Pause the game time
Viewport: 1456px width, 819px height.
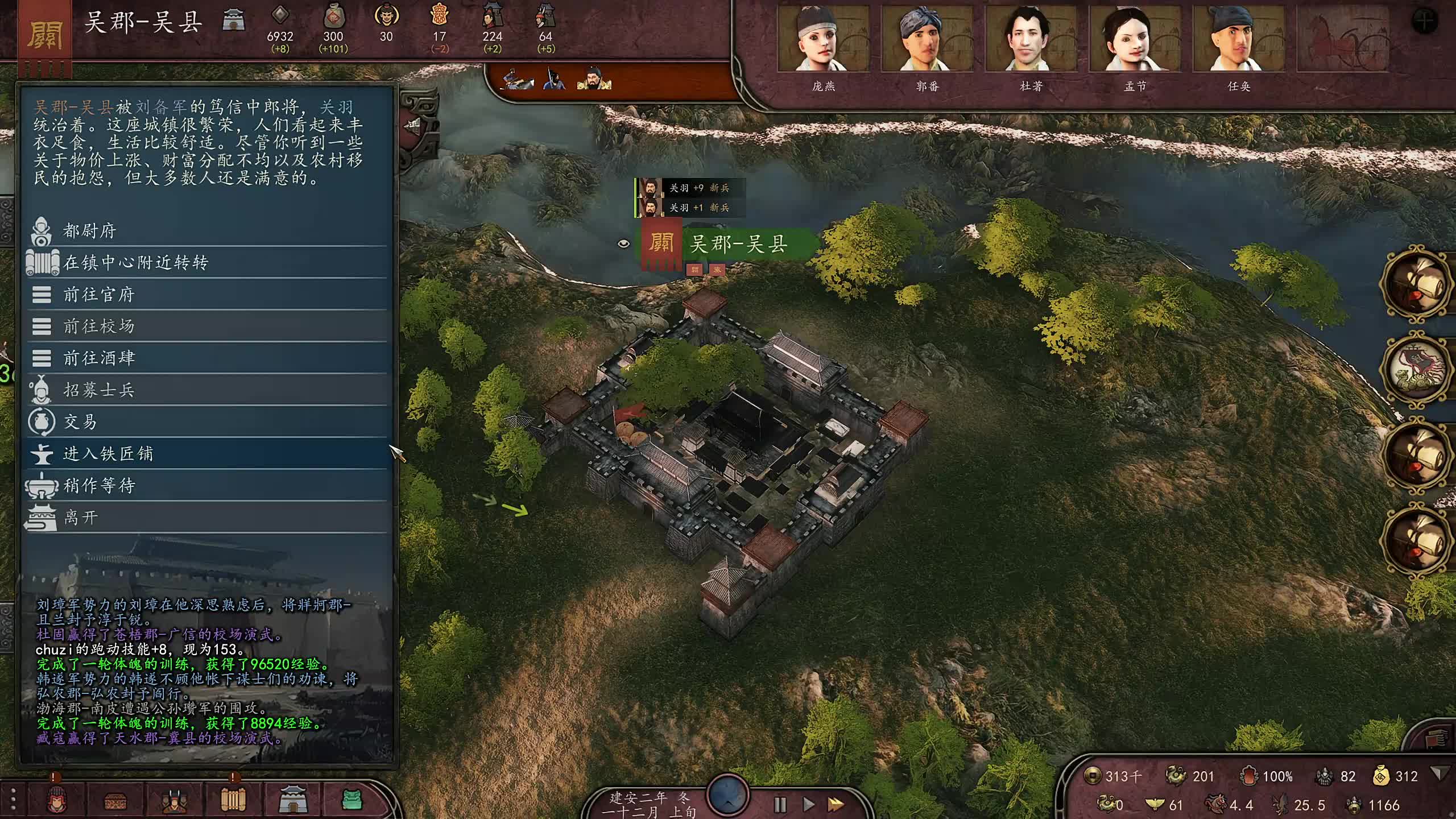780,805
